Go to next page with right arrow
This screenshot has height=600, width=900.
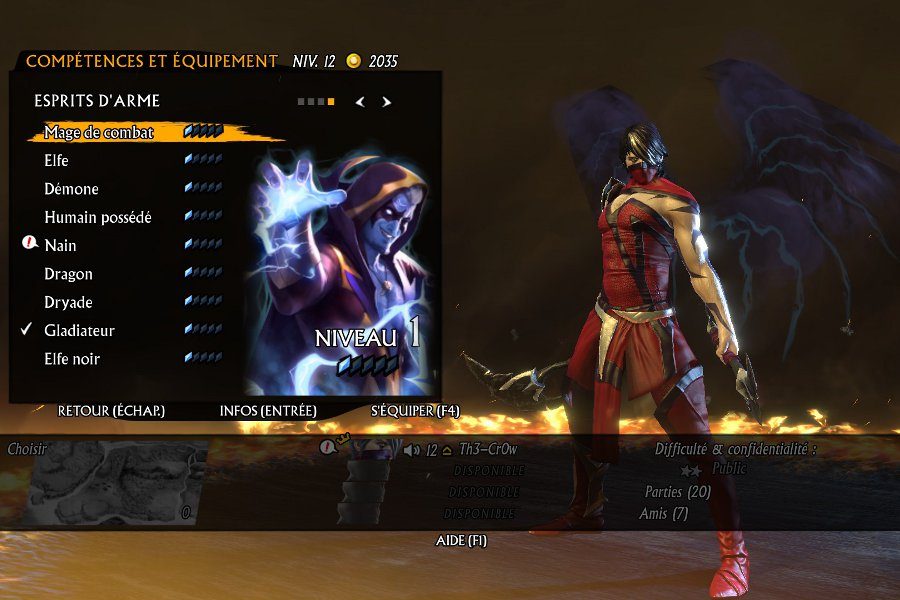387,101
